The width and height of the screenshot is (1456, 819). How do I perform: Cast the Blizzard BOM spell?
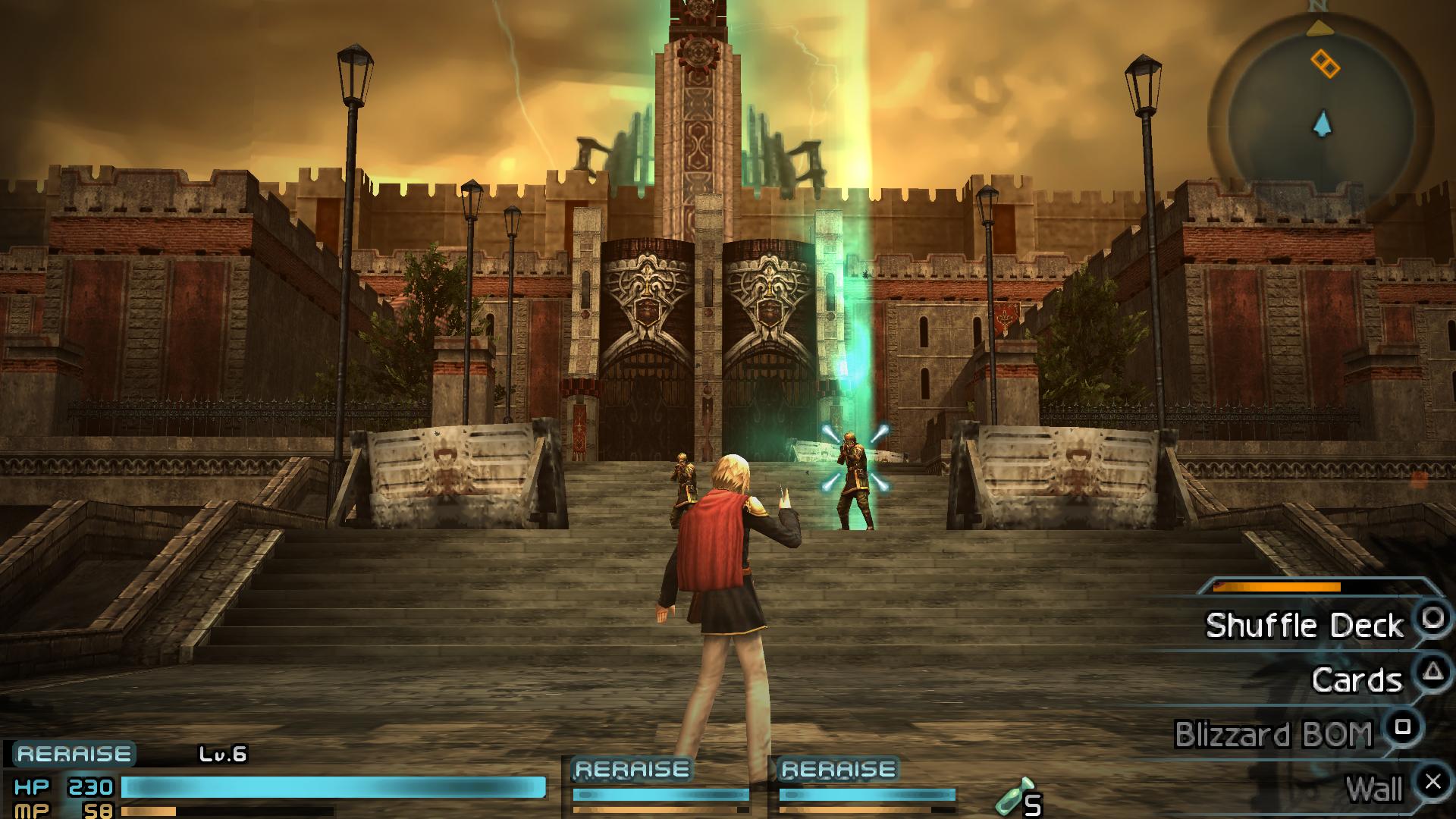[1274, 734]
